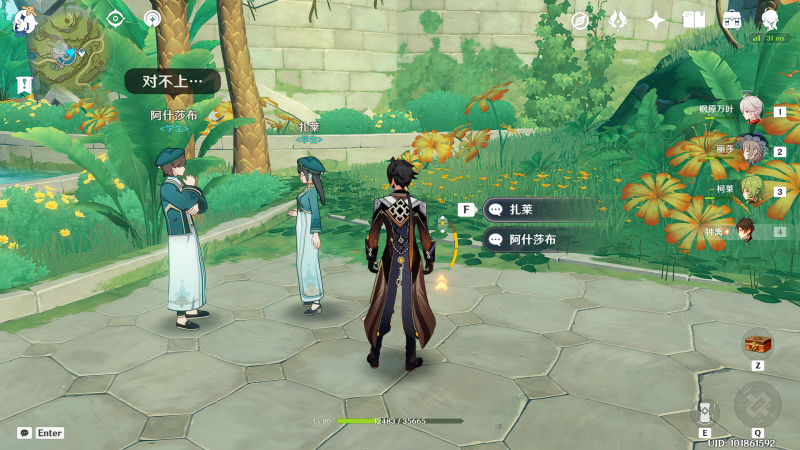Open the character profile head icon
The image size is (800, 450).
(769, 19)
